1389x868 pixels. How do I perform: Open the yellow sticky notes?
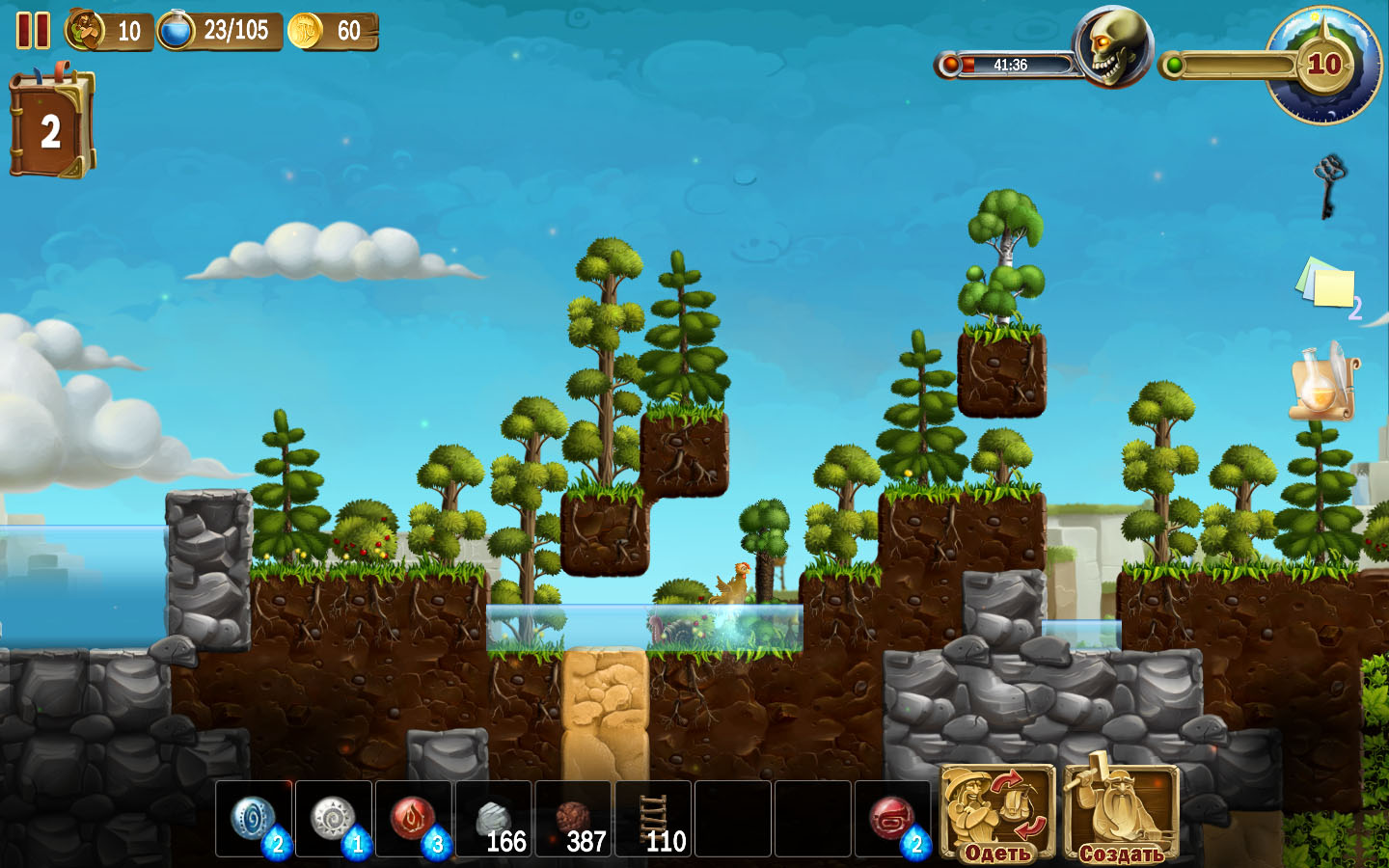tap(1325, 285)
